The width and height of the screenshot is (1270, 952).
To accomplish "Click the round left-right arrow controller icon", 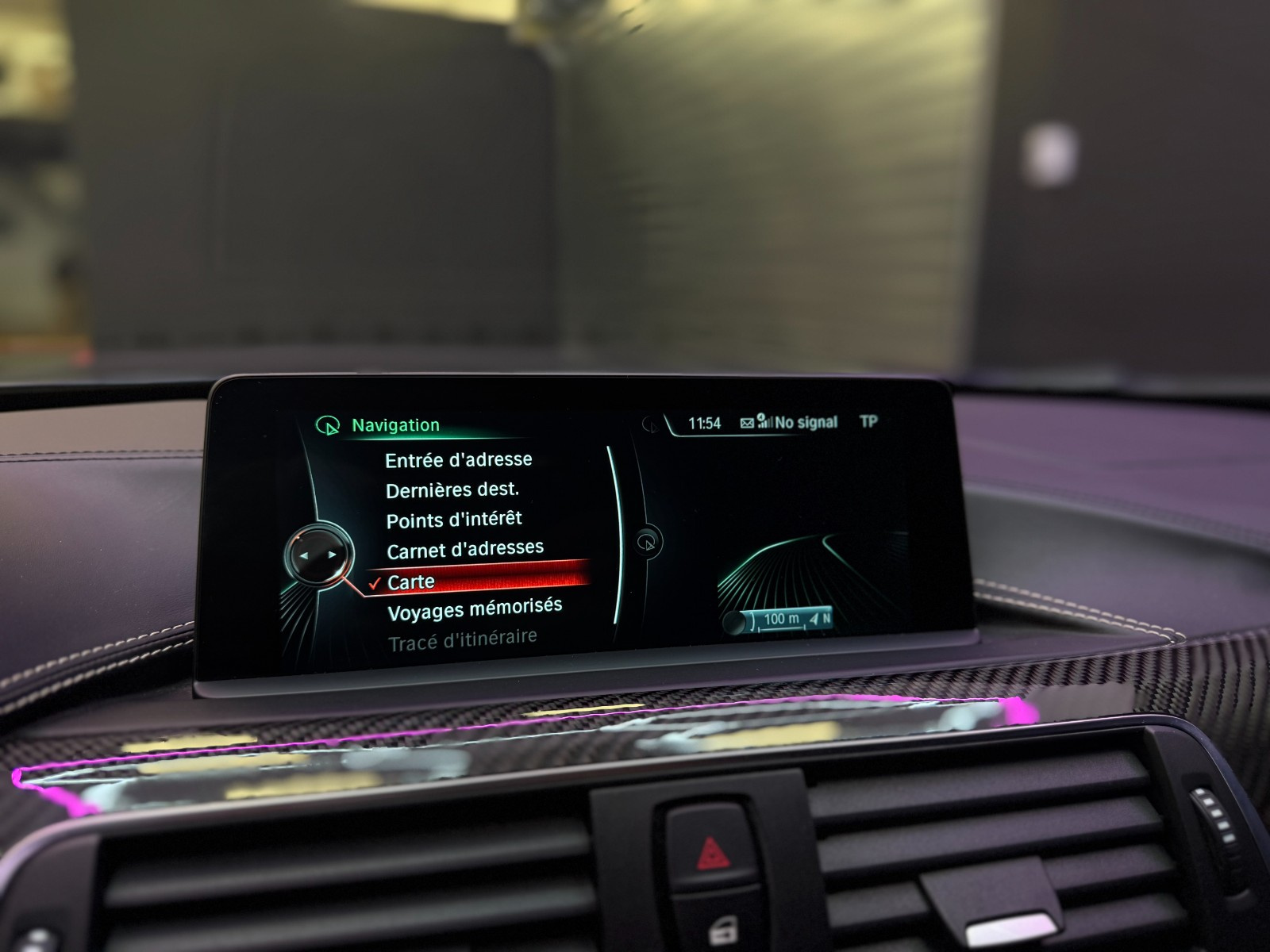I will pos(317,556).
